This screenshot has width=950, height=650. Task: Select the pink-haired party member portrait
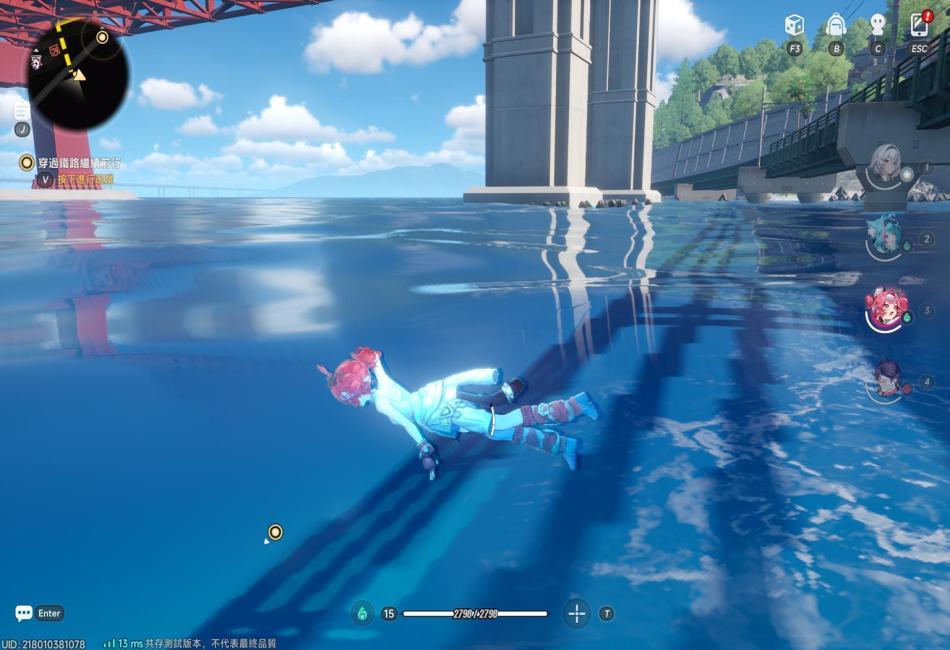[x=886, y=307]
